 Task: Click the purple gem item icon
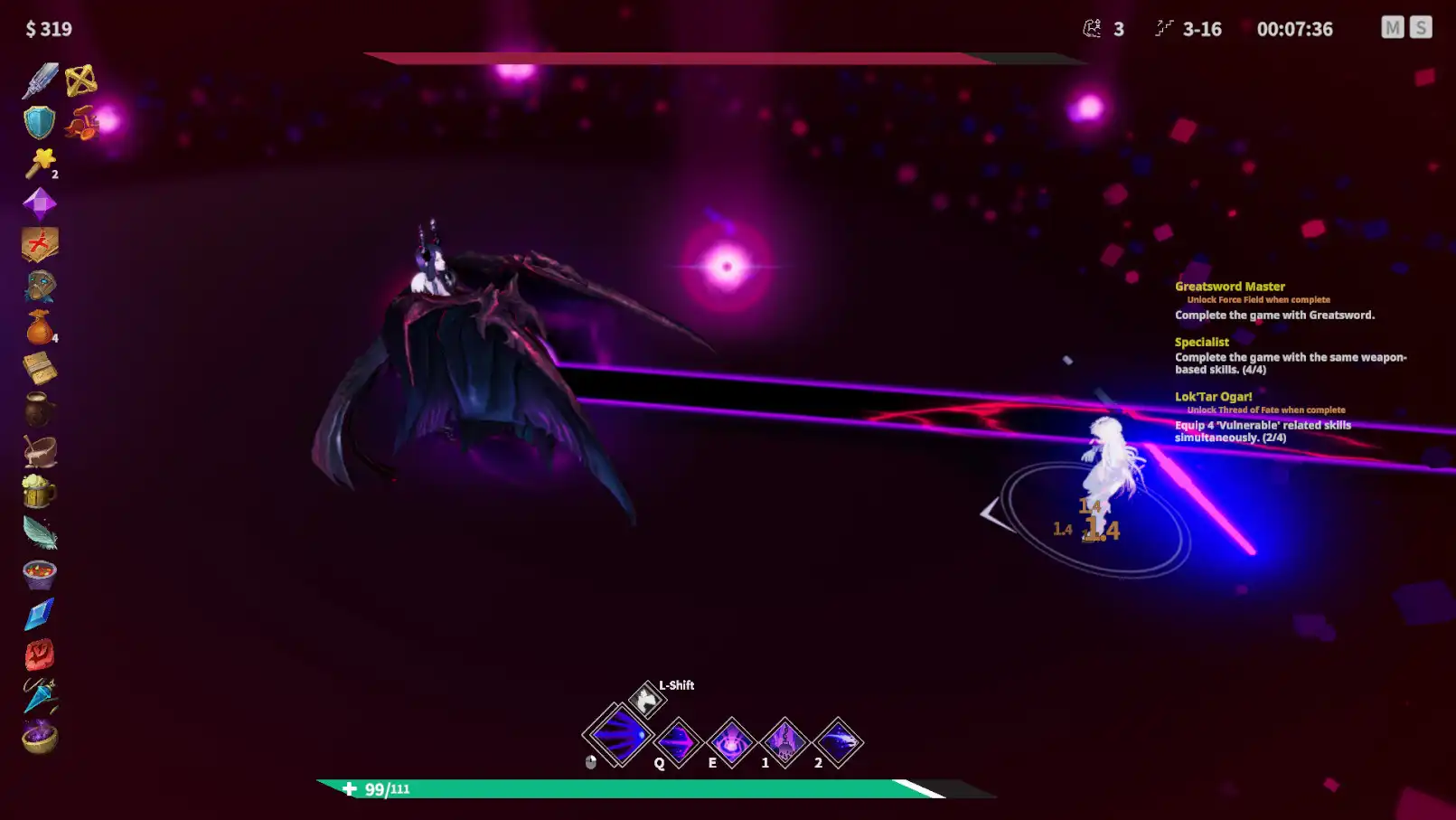pyautogui.click(x=38, y=203)
